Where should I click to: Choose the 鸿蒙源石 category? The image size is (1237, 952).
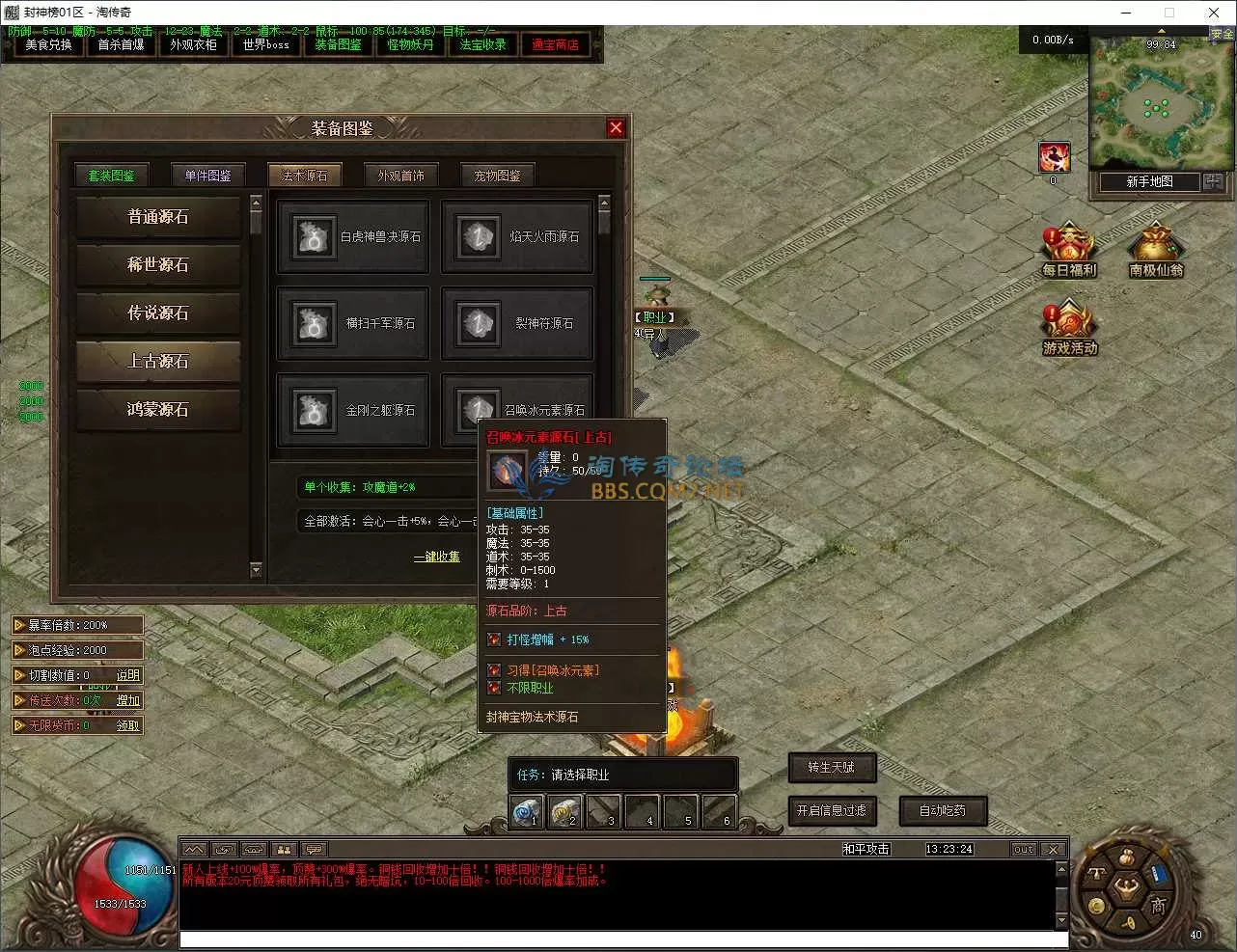coord(158,409)
